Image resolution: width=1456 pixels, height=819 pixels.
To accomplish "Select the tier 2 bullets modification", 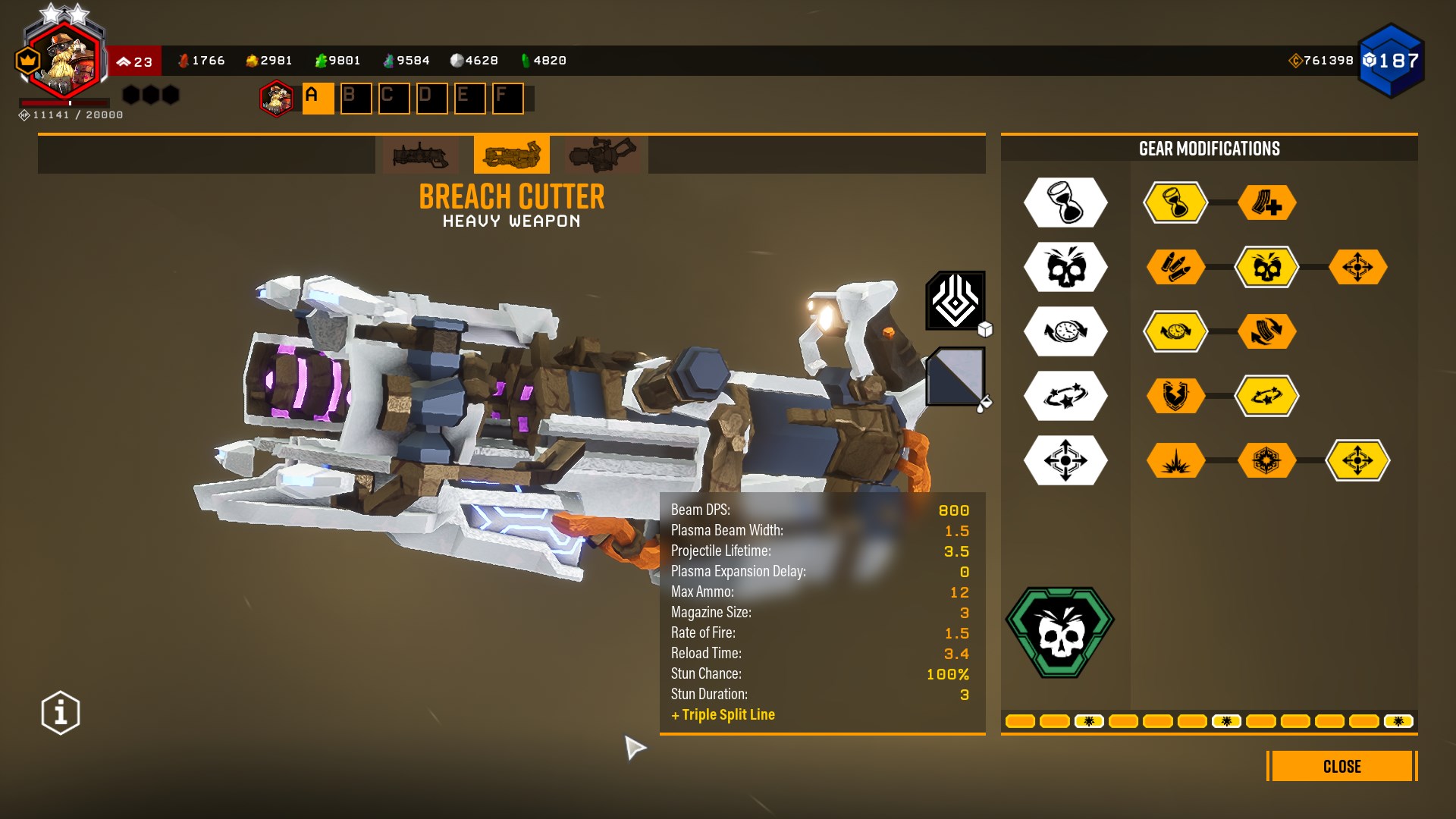I will [x=1175, y=267].
